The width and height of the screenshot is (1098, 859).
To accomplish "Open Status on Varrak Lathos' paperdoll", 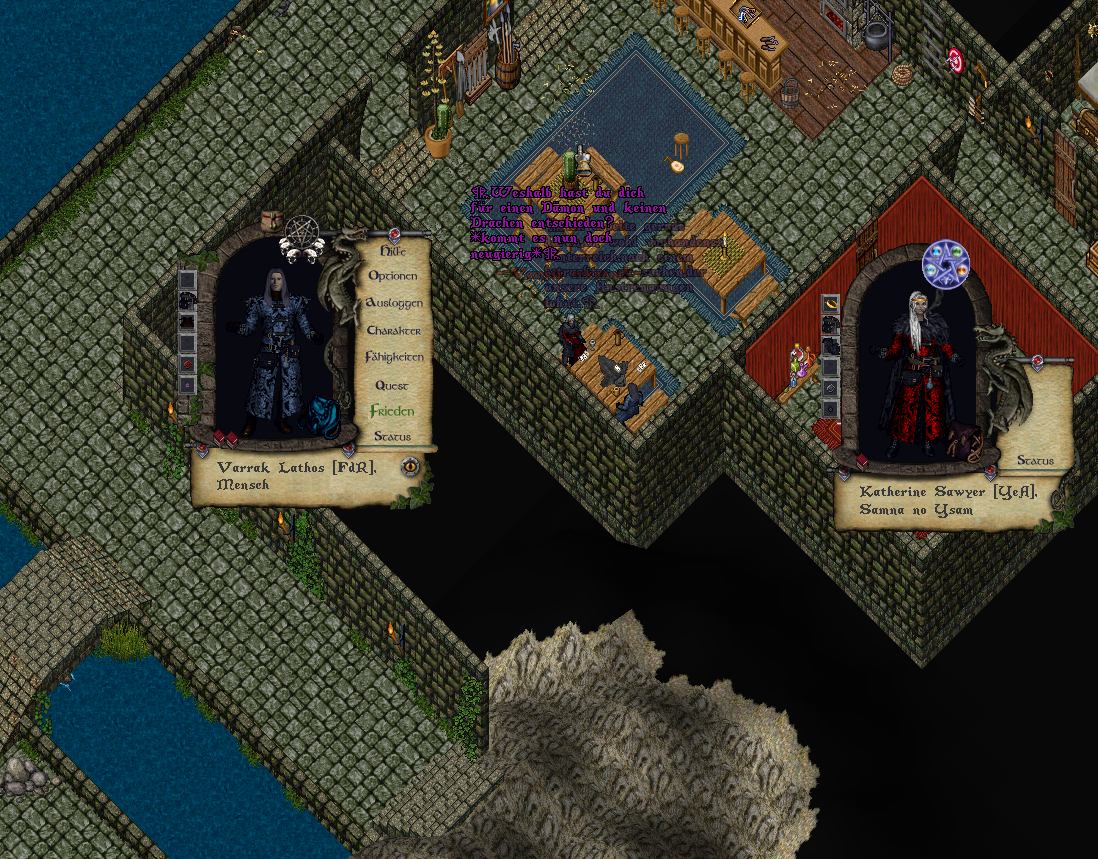I will coord(392,436).
